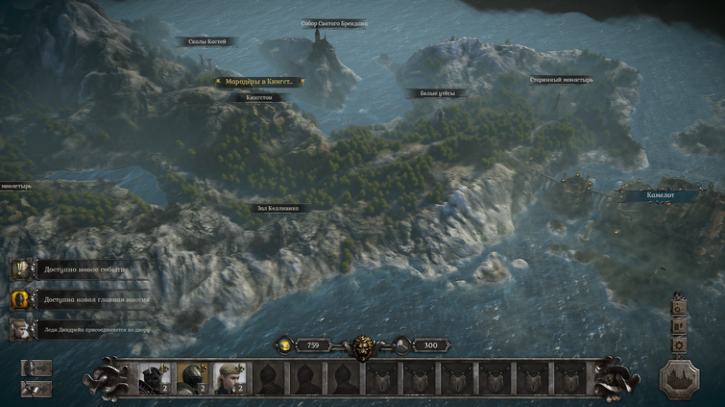This screenshot has height=407, width=725.
Task: Click the sun icon above the journal button
Action: tap(679, 308)
